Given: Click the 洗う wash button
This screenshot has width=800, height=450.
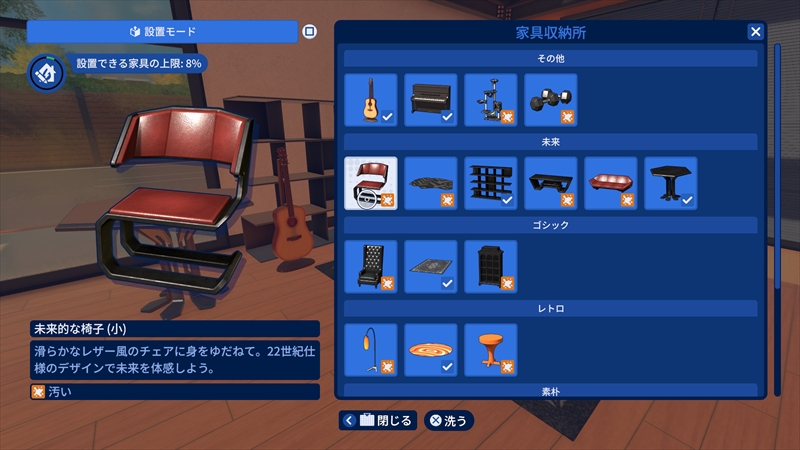Looking at the screenshot, I should tap(449, 420).
